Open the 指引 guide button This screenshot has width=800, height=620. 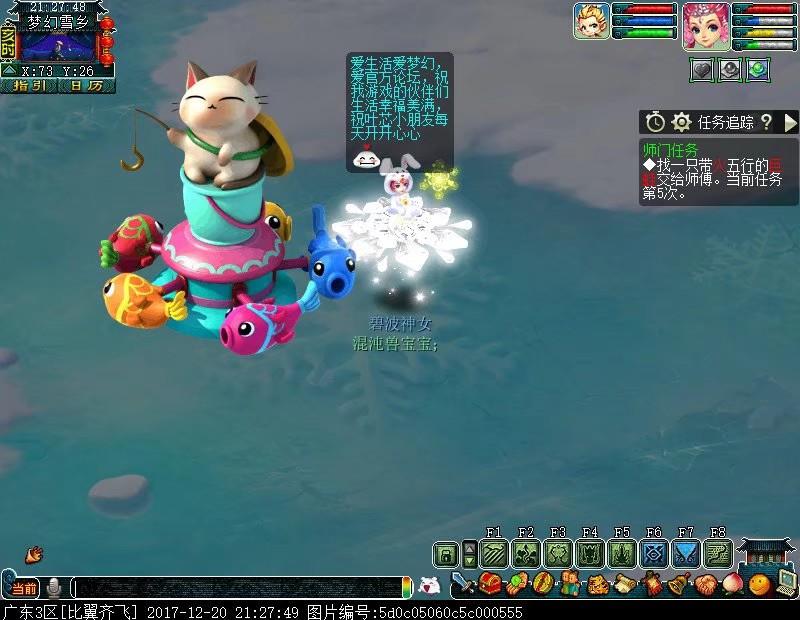click(30, 86)
